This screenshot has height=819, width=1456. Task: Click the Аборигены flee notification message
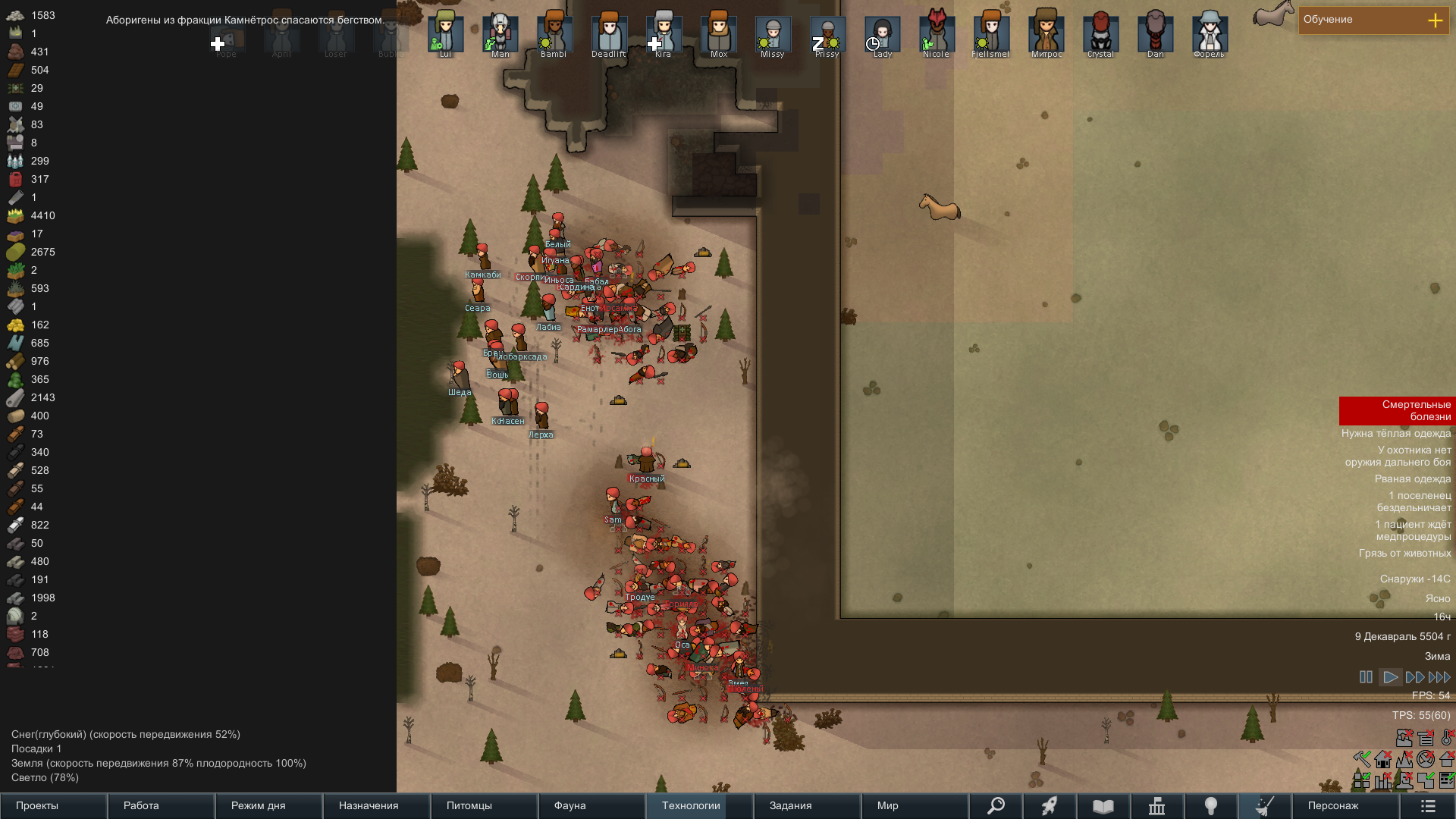point(244,20)
